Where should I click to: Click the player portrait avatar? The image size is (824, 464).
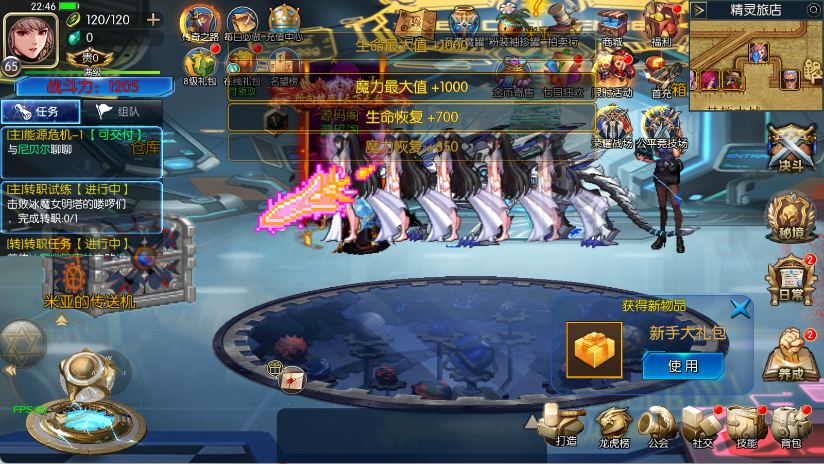[x=30, y=38]
